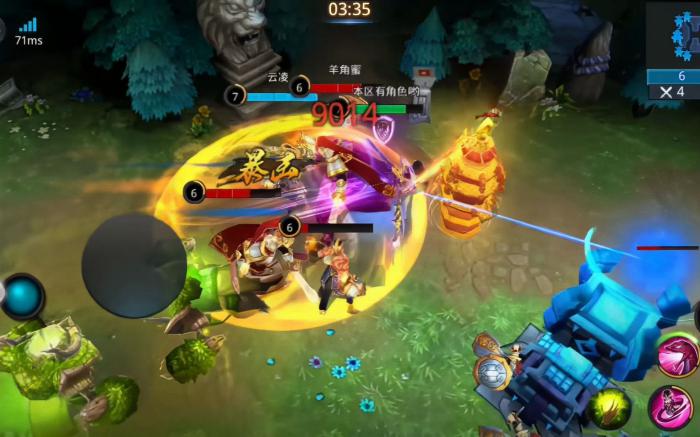Tap the glowing blue orb button
The image size is (700, 437).
[x=22, y=296]
